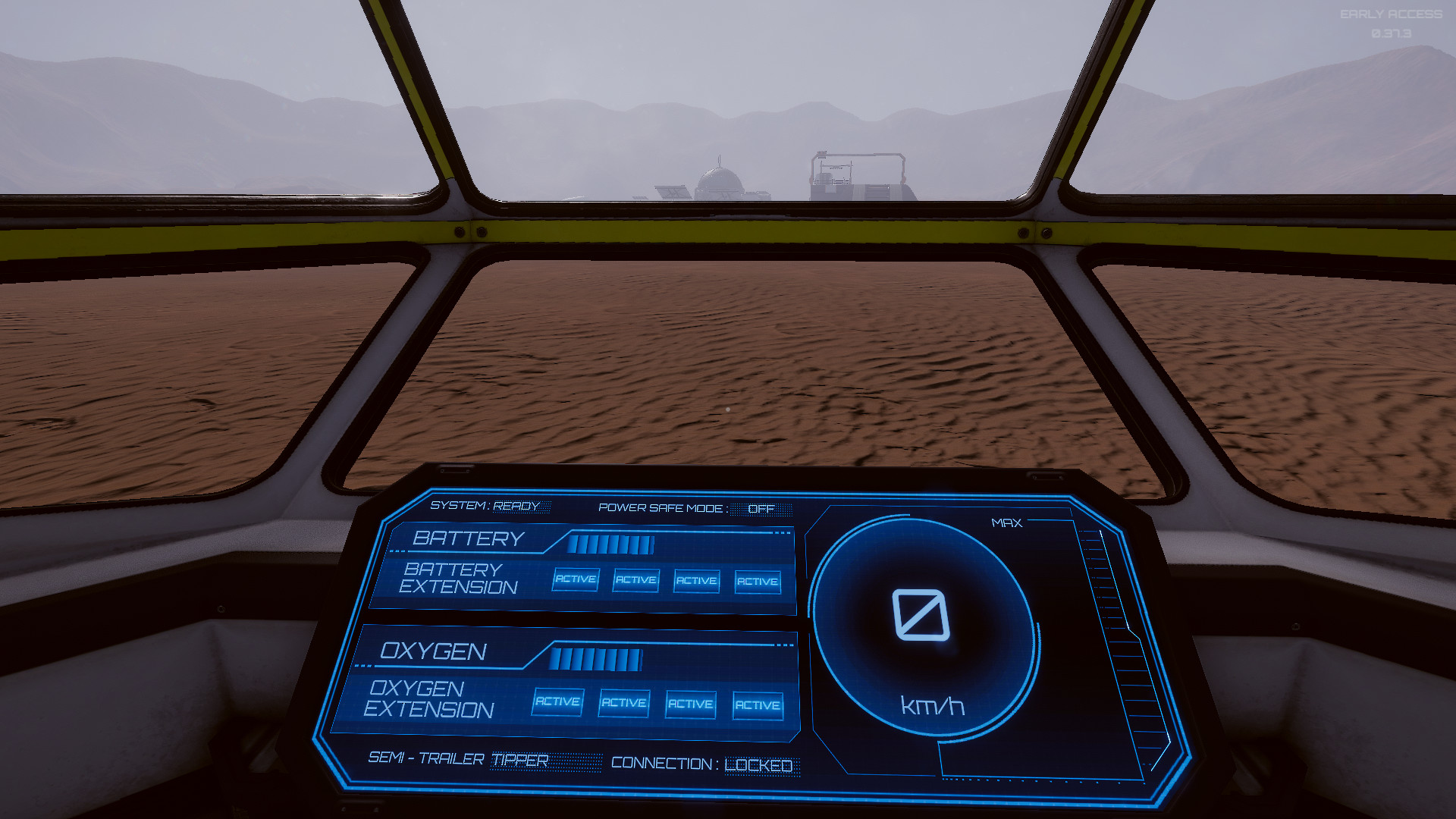Toggle the first BATTERY EXTENSION ACTIVE switch
1456x819 pixels.
pos(575,580)
